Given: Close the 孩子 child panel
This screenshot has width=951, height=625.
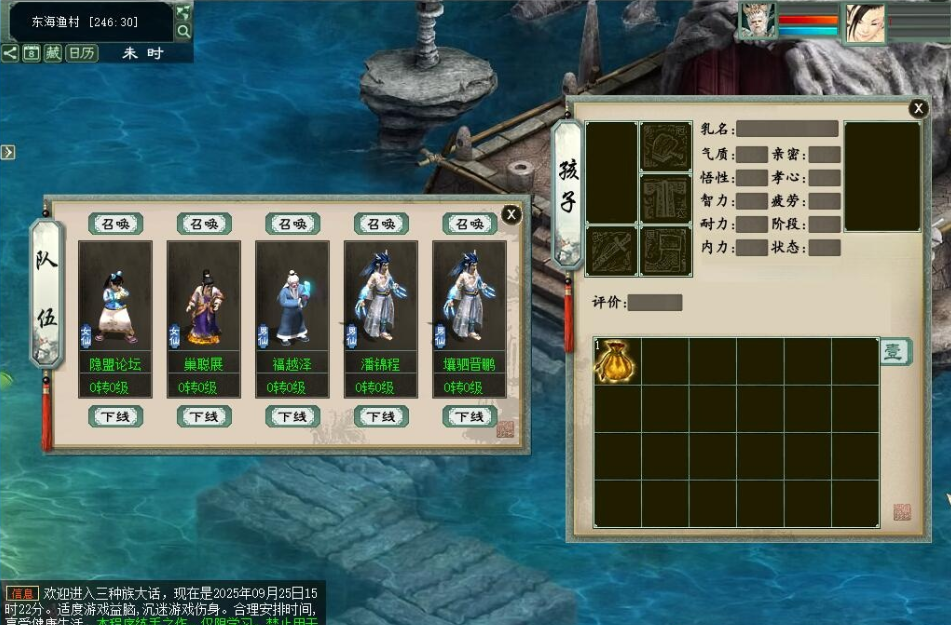Looking at the screenshot, I should (918, 109).
